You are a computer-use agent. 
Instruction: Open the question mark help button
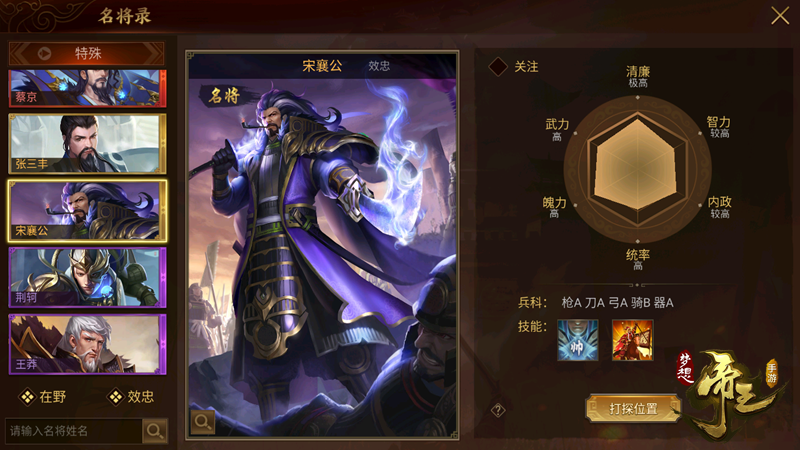pyautogui.click(x=498, y=410)
